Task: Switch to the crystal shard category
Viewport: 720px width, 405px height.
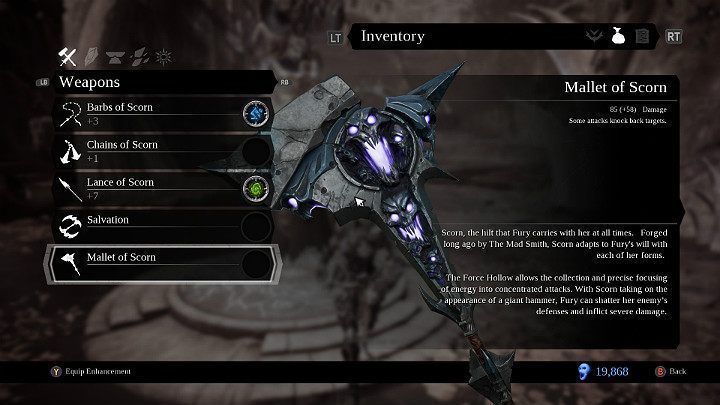Action: point(92,55)
